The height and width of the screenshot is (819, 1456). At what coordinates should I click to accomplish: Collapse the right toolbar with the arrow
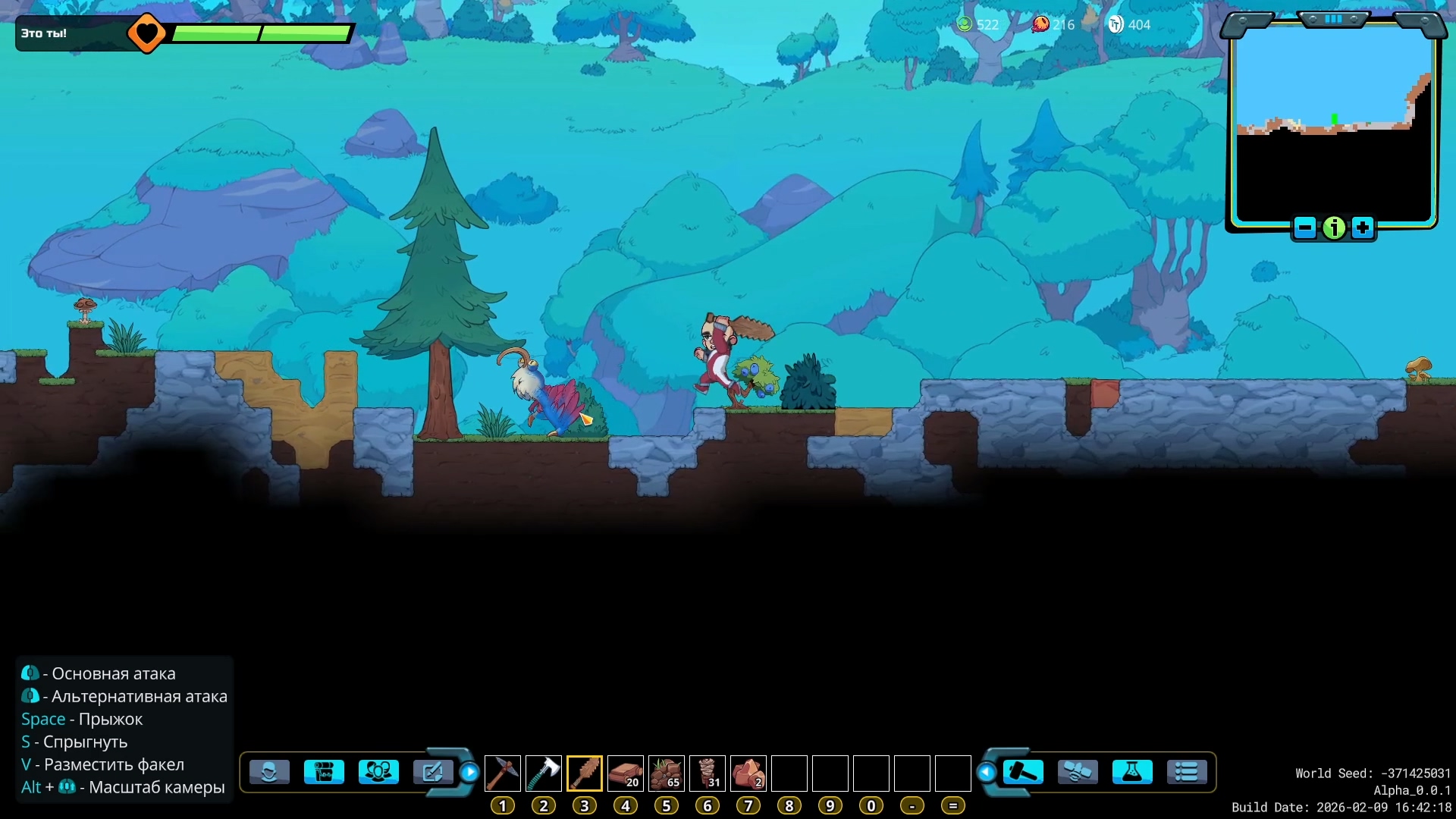[987, 772]
